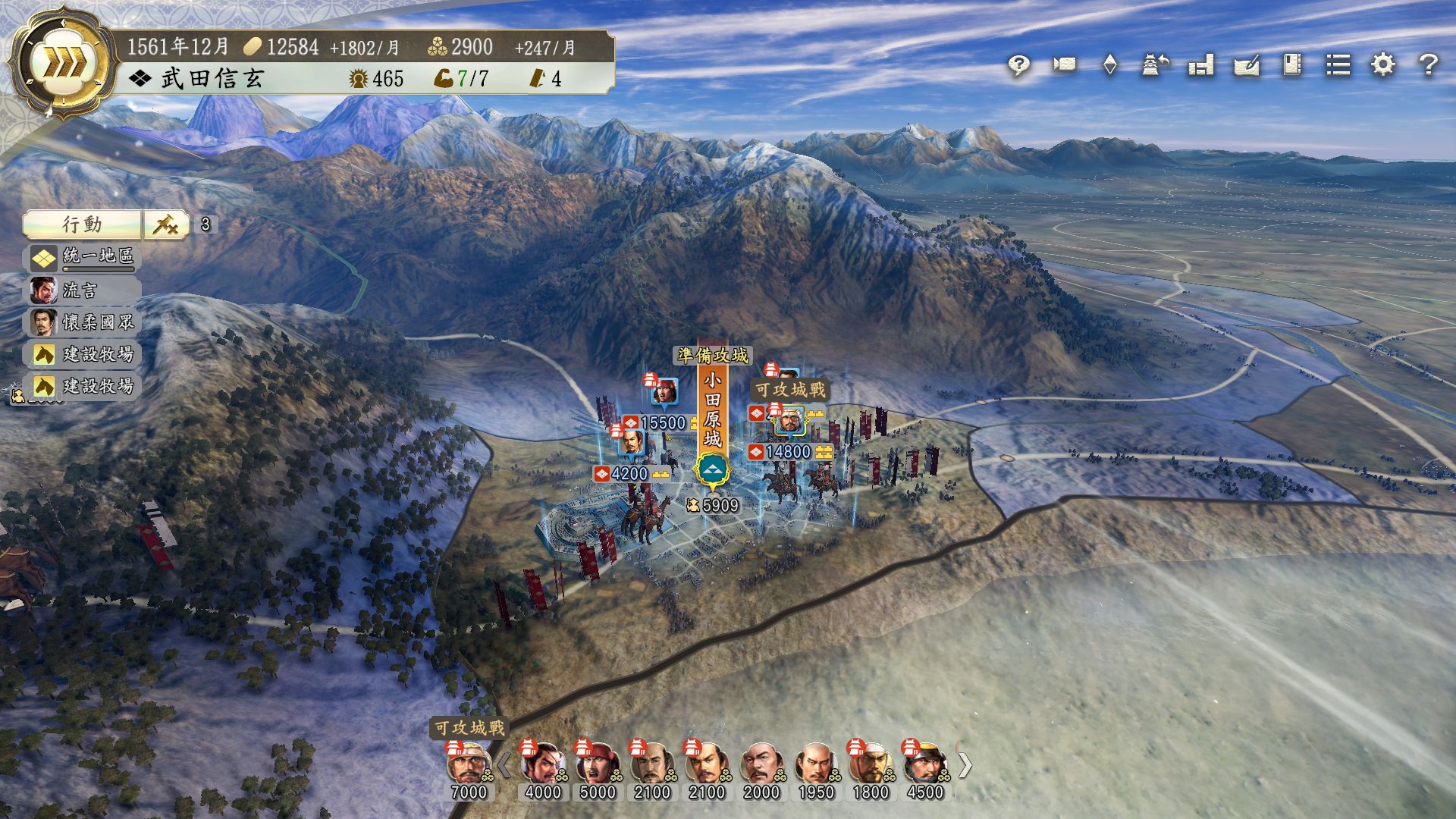Select the 統一地區 objective entry
Screen dimensions: 1456x819
tap(83, 257)
